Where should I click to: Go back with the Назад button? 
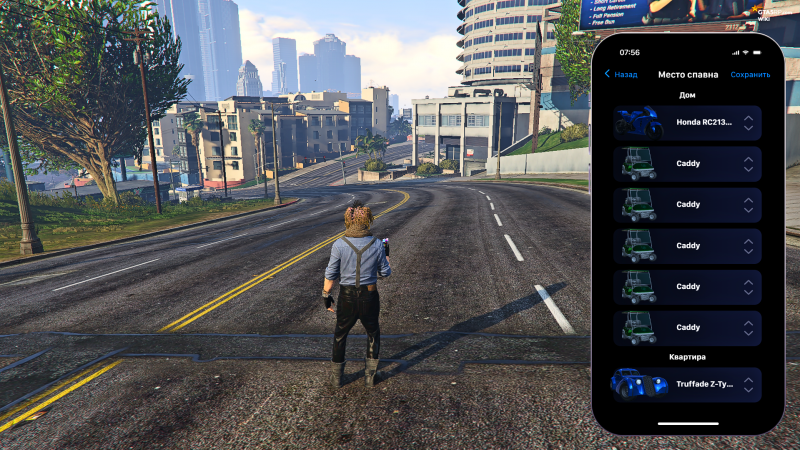(x=621, y=74)
